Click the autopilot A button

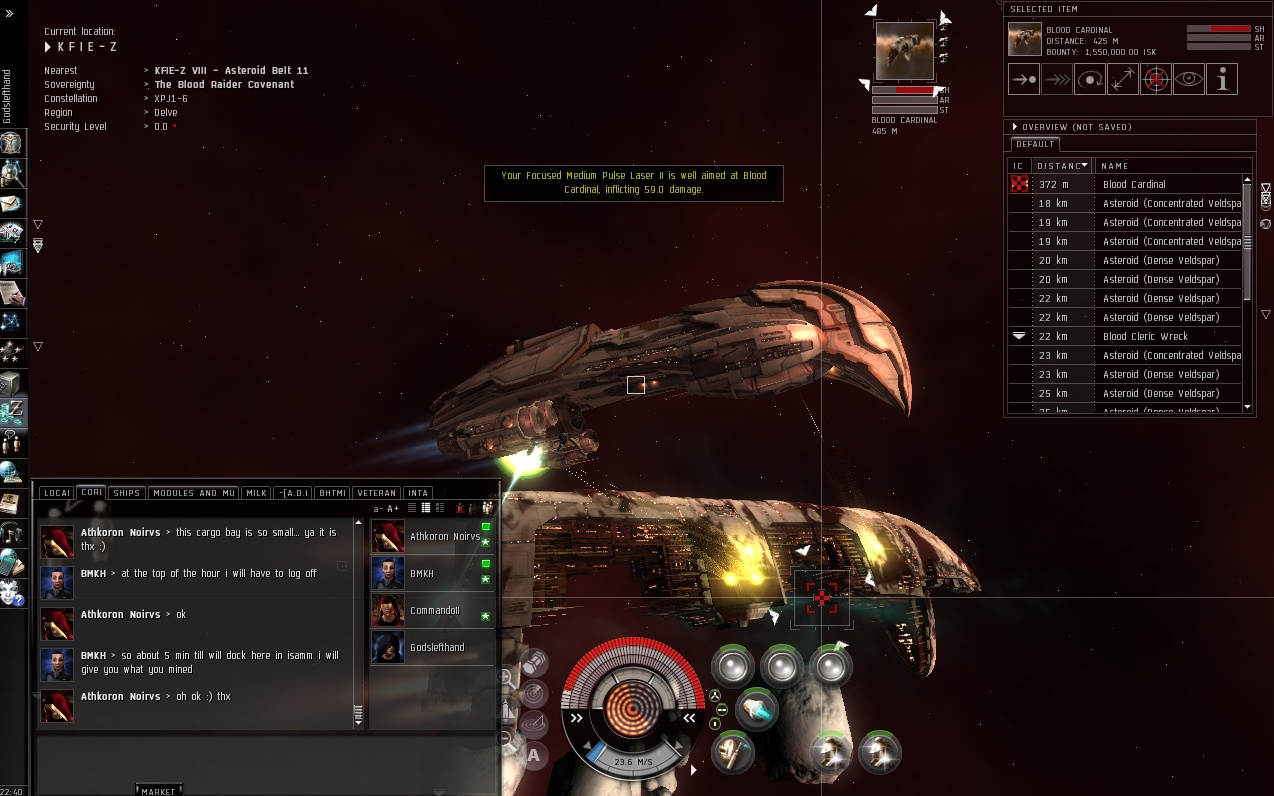click(533, 755)
